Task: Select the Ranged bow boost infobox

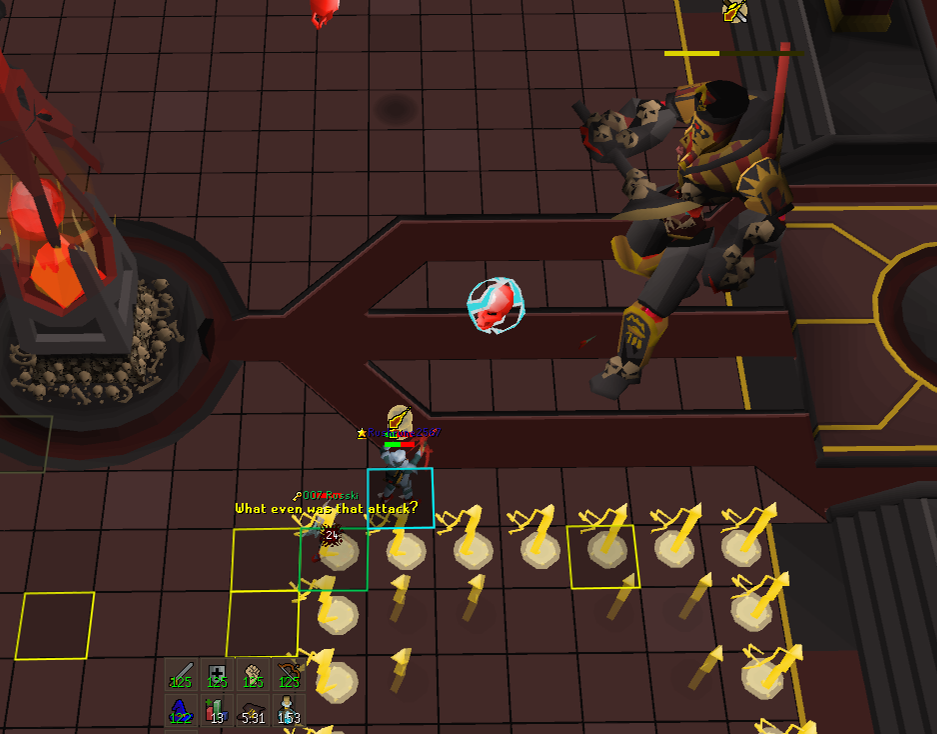Action: 289,675
